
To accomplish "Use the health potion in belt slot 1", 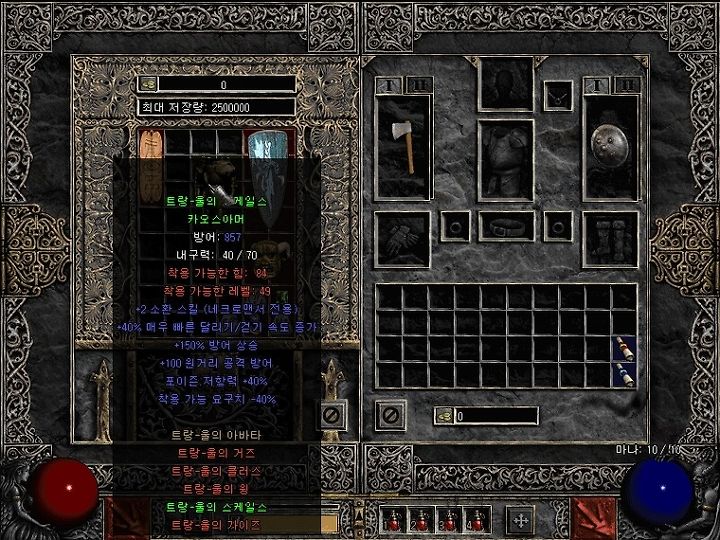I will point(393,520).
